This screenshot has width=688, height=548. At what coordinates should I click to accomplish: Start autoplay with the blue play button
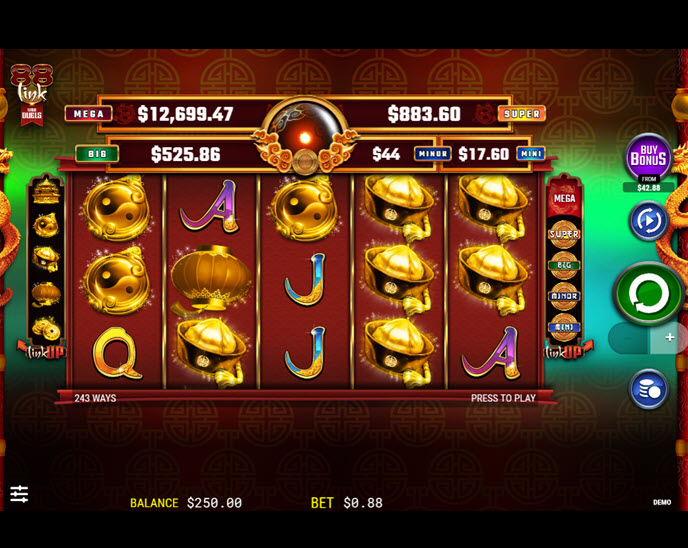pos(648,220)
